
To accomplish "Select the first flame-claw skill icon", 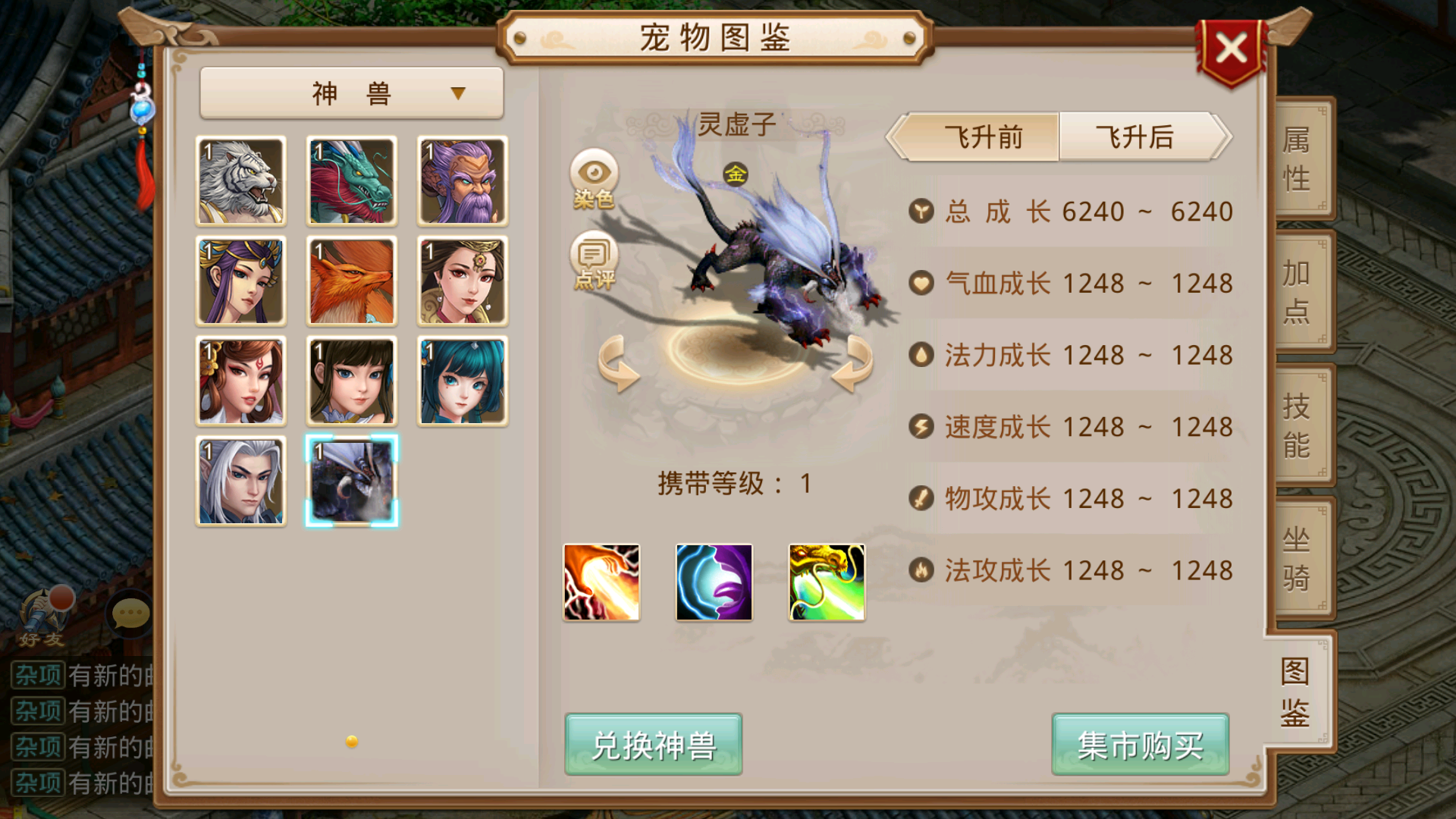I will [x=601, y=582].
